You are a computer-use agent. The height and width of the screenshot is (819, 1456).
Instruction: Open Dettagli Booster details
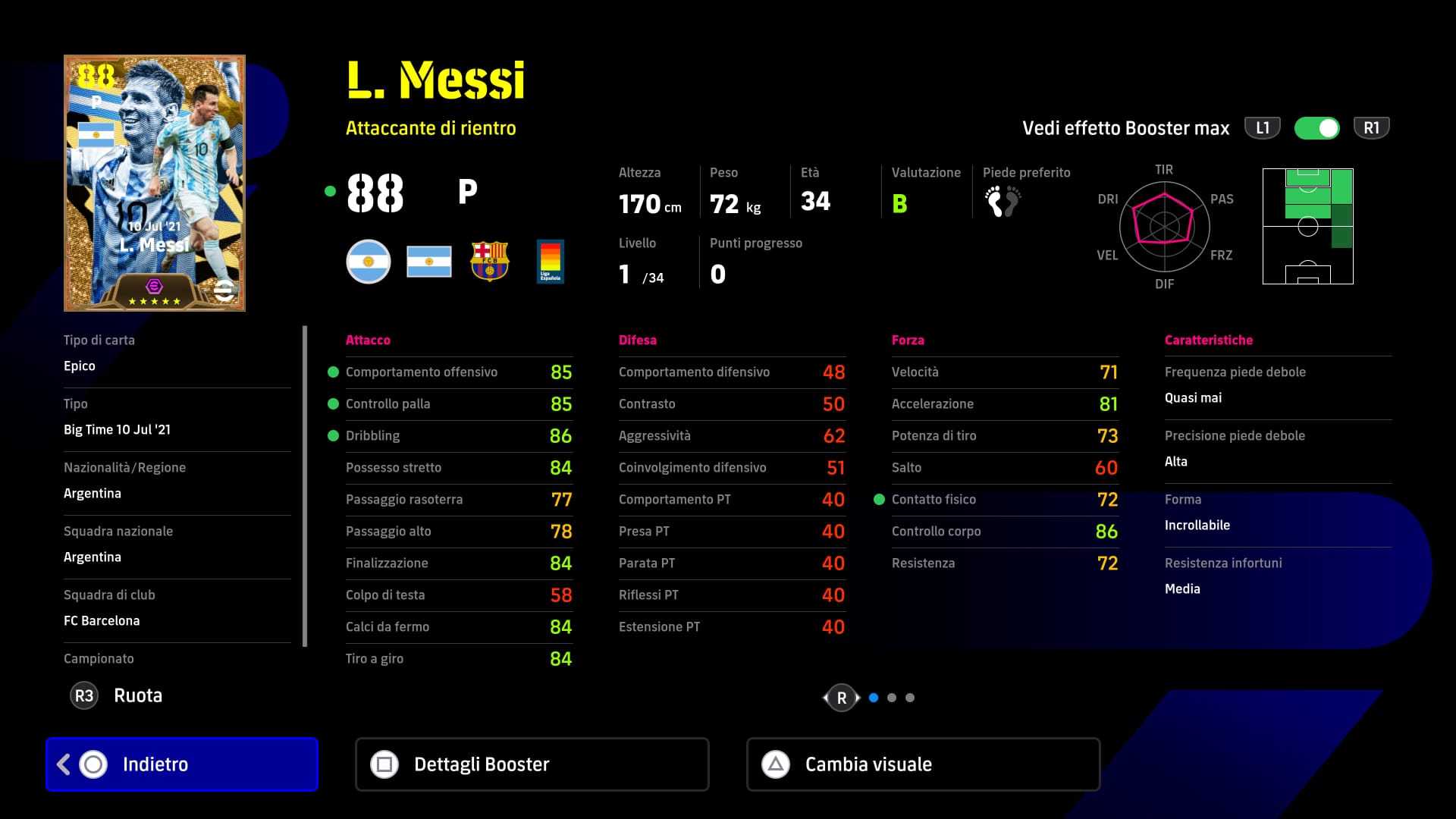532,764
